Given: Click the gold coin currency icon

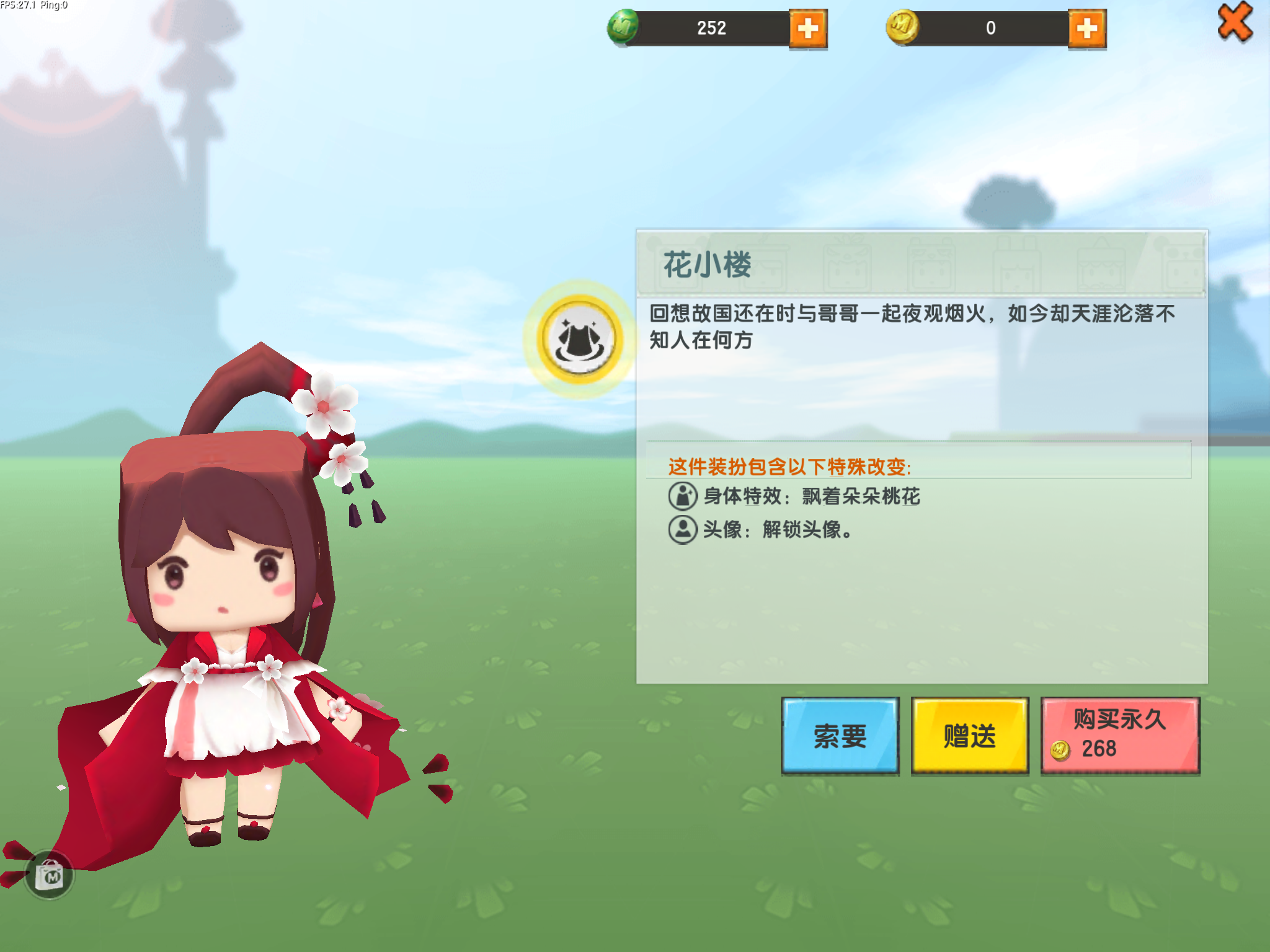Looking at the screenshot, I should point(904,27).
